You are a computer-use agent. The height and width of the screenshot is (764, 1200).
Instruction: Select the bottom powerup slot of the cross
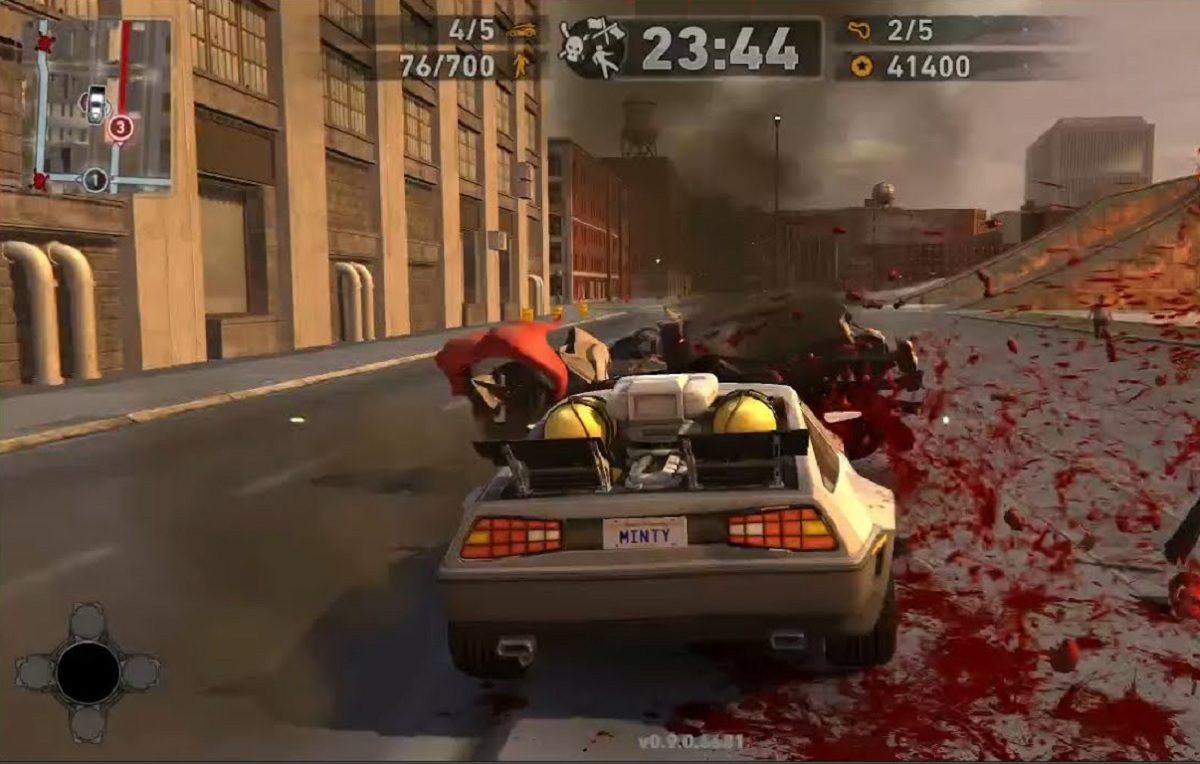click(87, 723)
